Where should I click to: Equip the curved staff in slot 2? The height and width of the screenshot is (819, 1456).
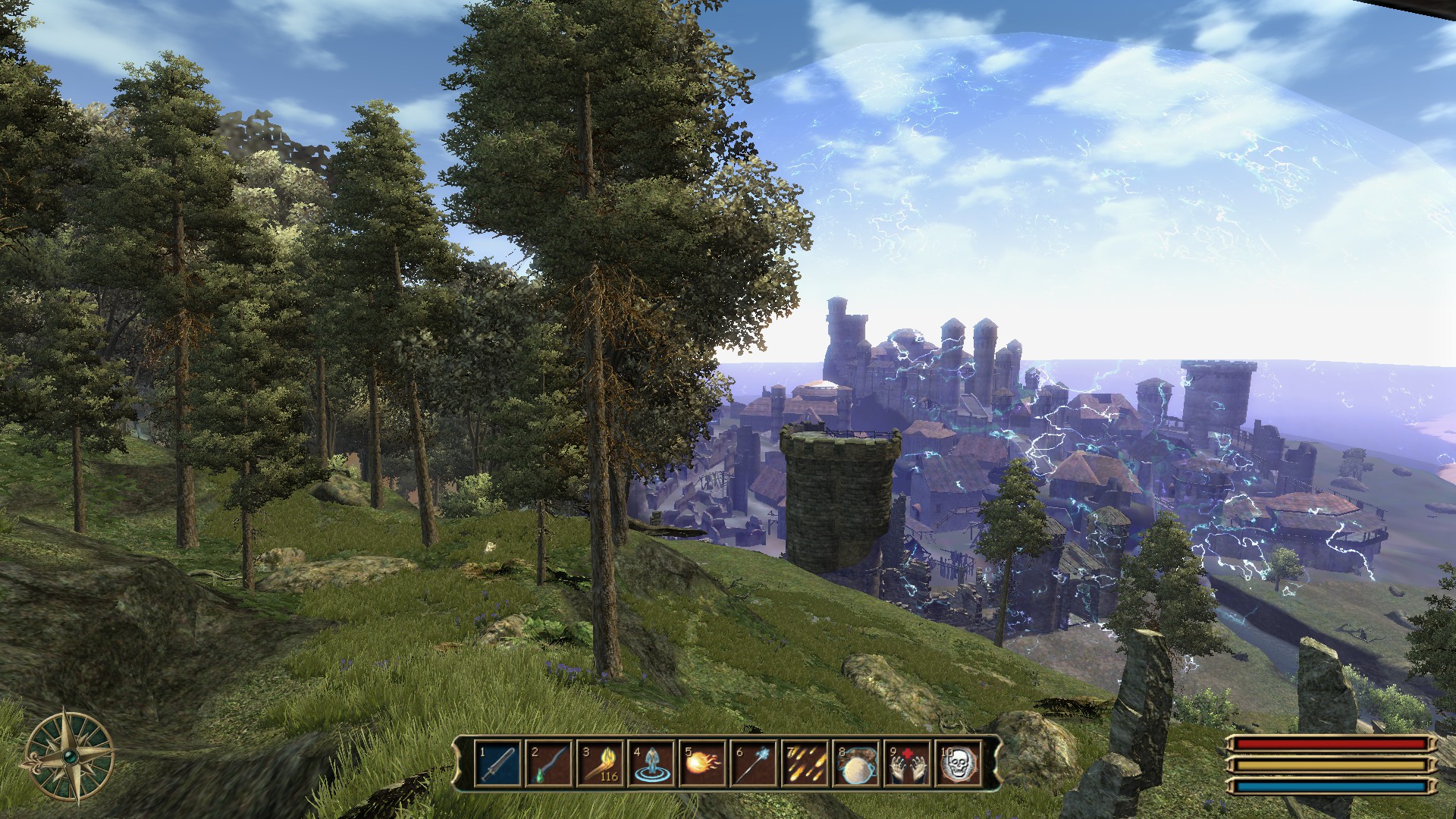tap(549, 763)
